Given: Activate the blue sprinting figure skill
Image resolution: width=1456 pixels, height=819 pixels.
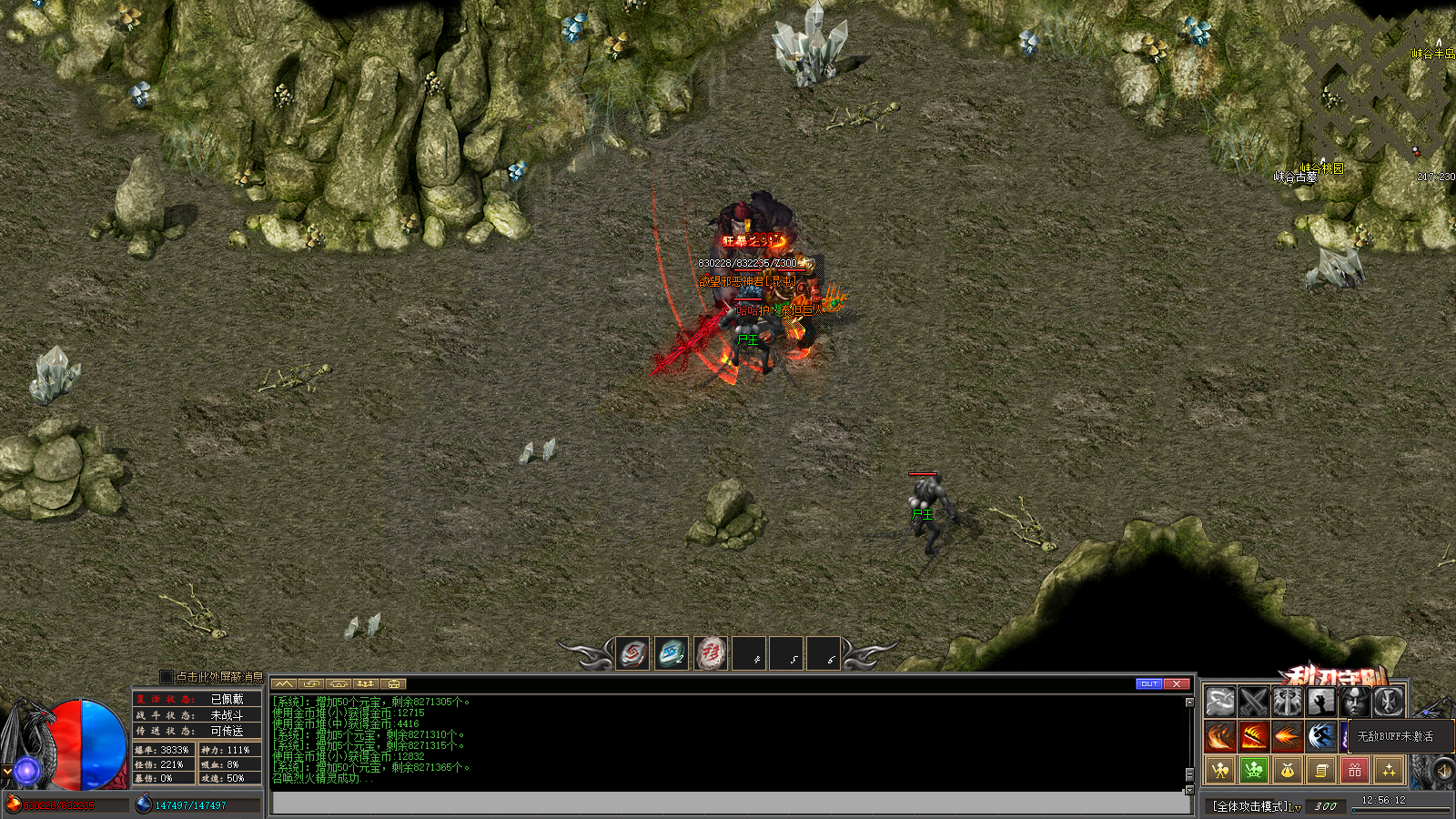Looking at the screenshot, I should pyautogui.click(x=1321, y=736).
